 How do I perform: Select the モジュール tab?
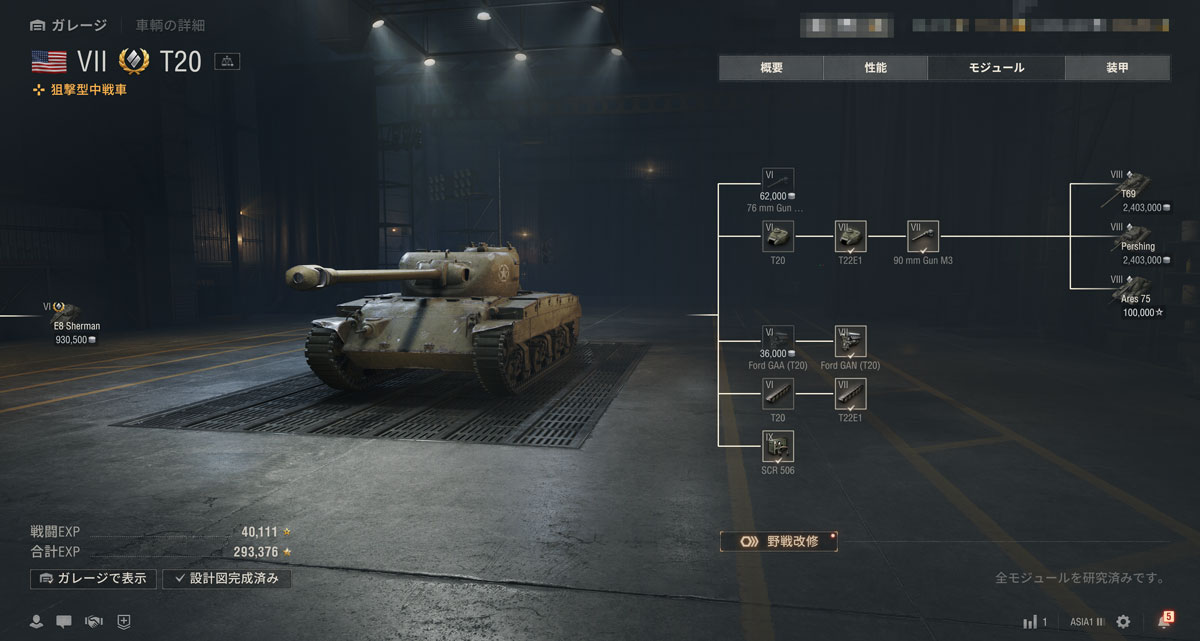[995, 68]
